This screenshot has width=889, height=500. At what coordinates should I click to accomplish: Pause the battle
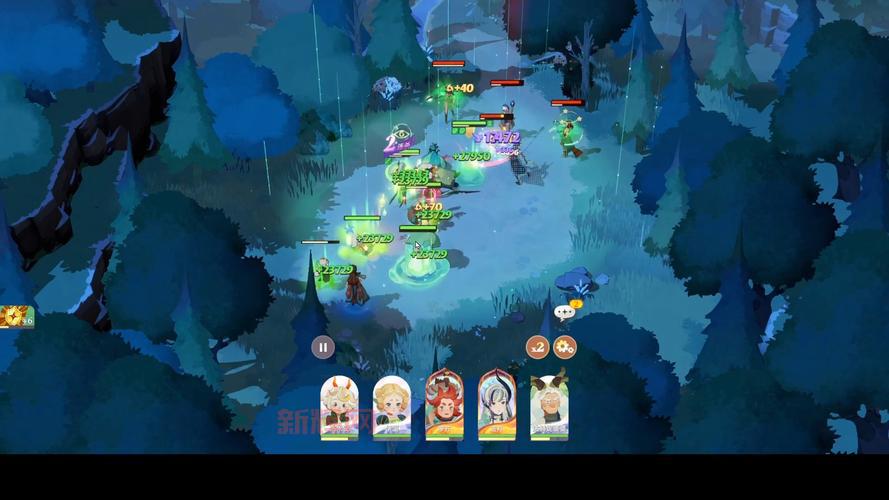coord(323,347)
